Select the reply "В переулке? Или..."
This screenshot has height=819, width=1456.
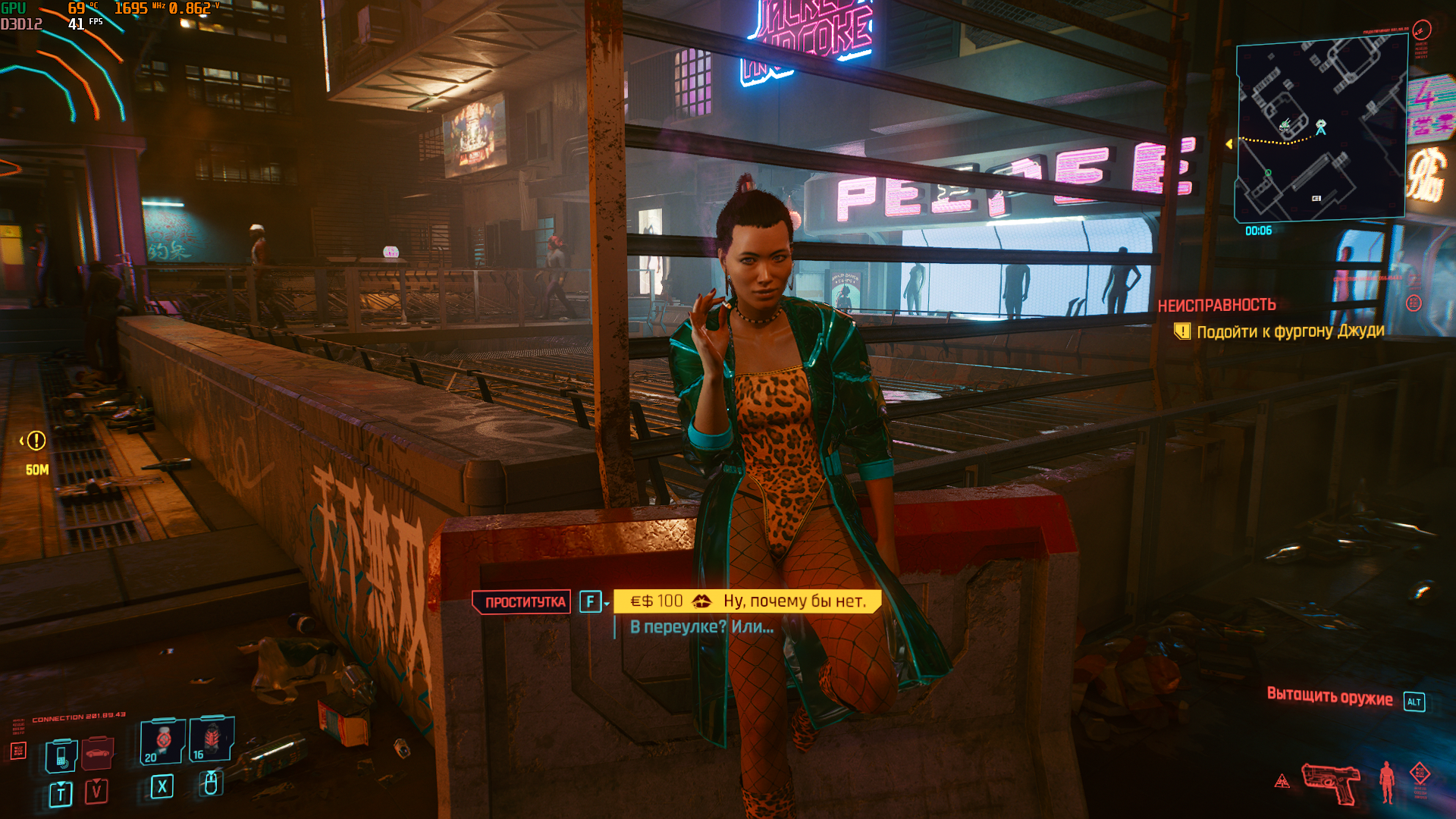tap(701, 627)
